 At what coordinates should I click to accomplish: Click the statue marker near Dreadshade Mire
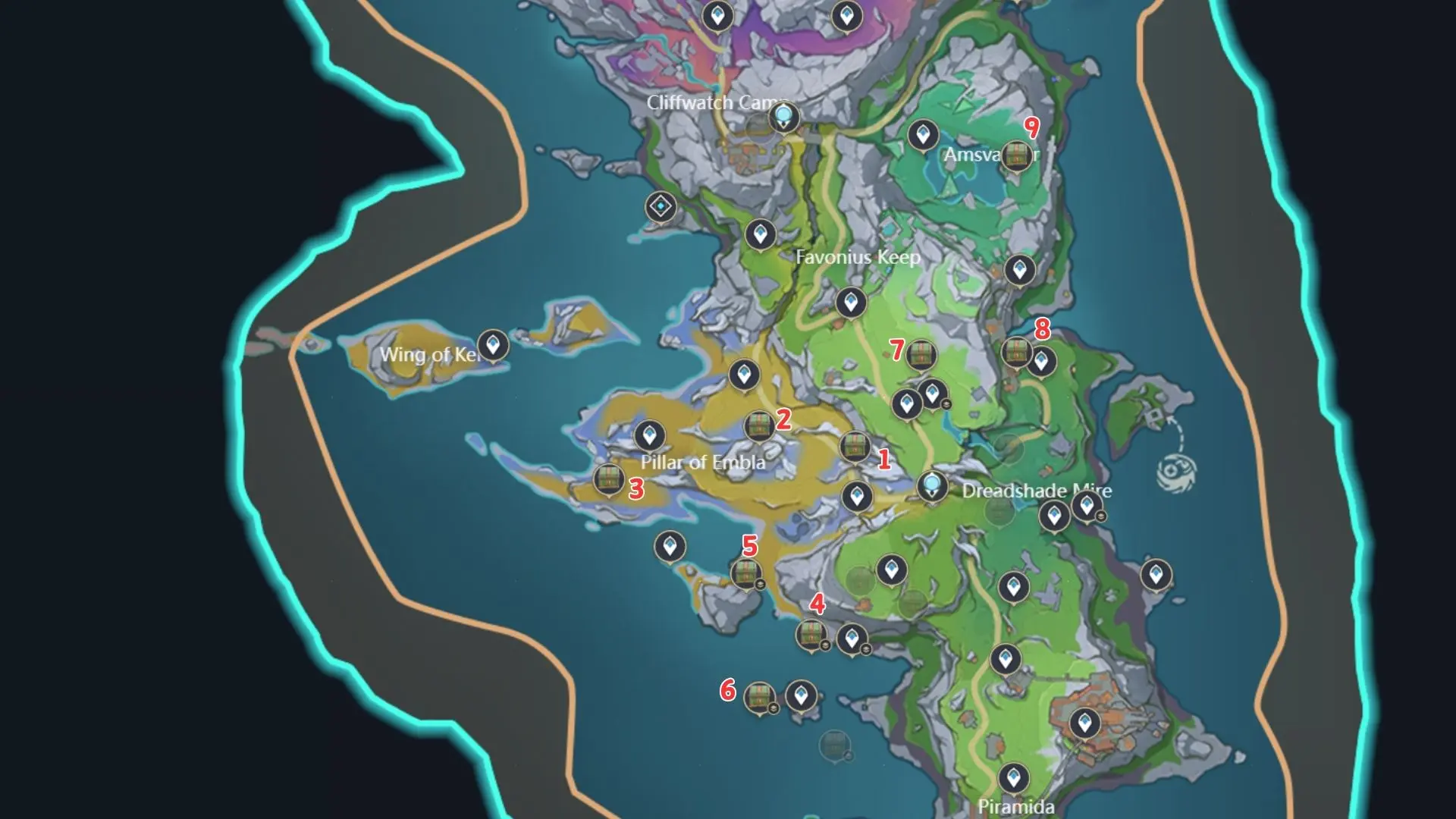click(931, 485)
